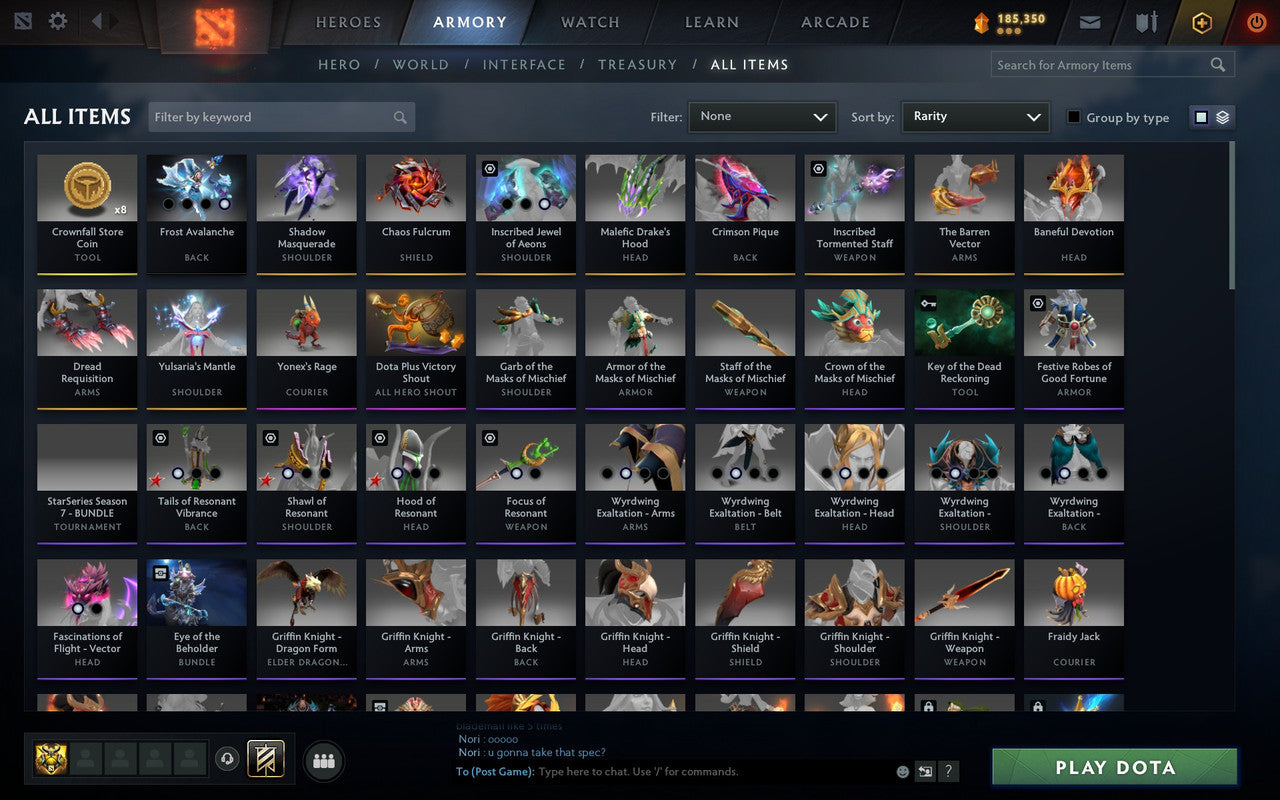Enable the Group by type checkbox
Image resolution: width=1280 pixels, height=800 pixels.
point(1073,117)
